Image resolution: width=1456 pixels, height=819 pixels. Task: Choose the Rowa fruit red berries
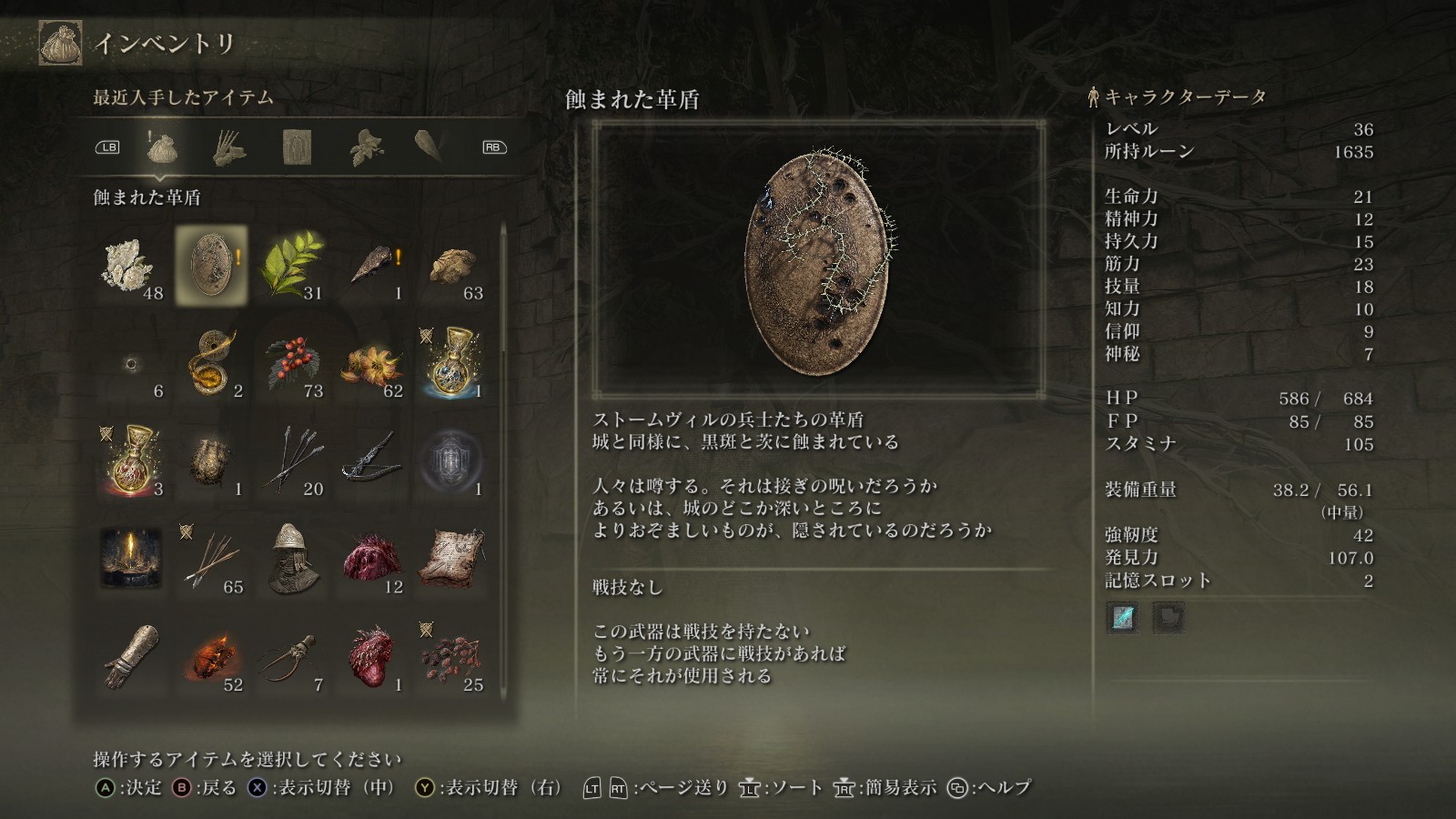tap(291, 364)
